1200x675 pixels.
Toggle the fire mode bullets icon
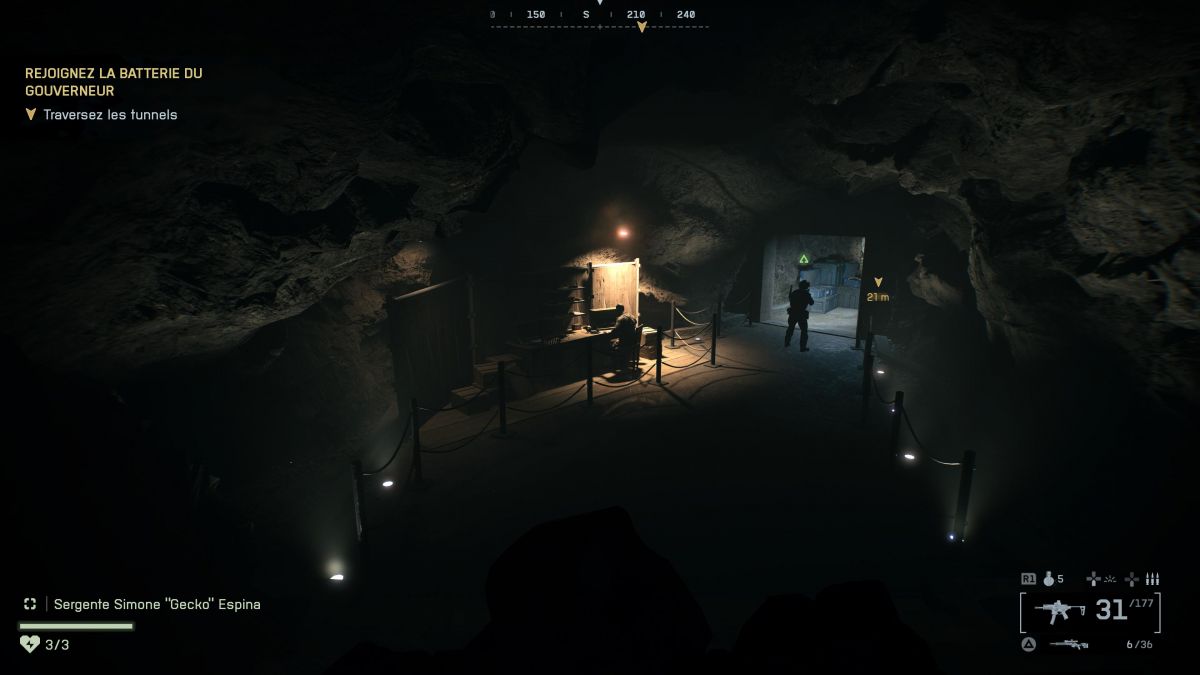click(1152, 578)
